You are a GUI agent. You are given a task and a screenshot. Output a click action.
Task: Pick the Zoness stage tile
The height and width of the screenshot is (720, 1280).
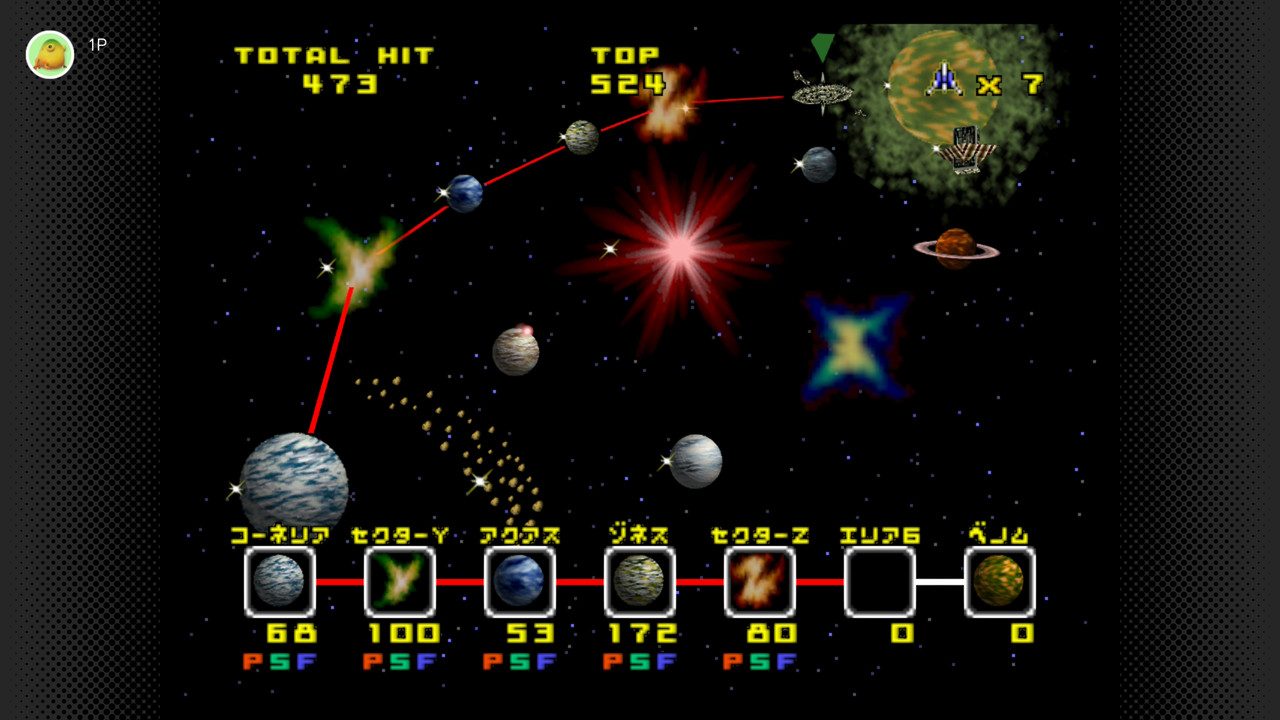click(x=640, y=581)
